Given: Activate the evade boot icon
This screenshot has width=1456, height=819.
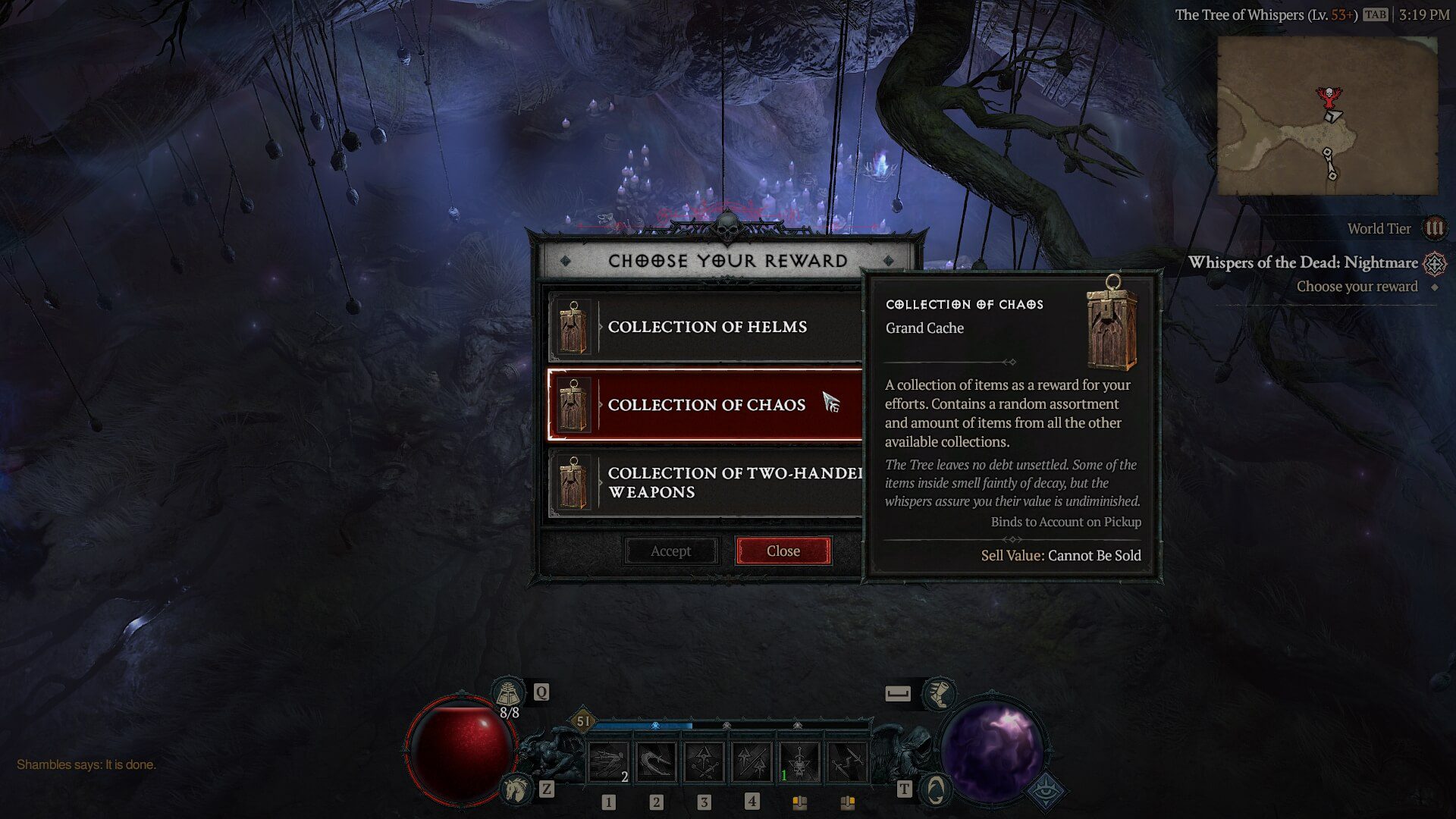Looking at the screenshot, I should point(939,693).
